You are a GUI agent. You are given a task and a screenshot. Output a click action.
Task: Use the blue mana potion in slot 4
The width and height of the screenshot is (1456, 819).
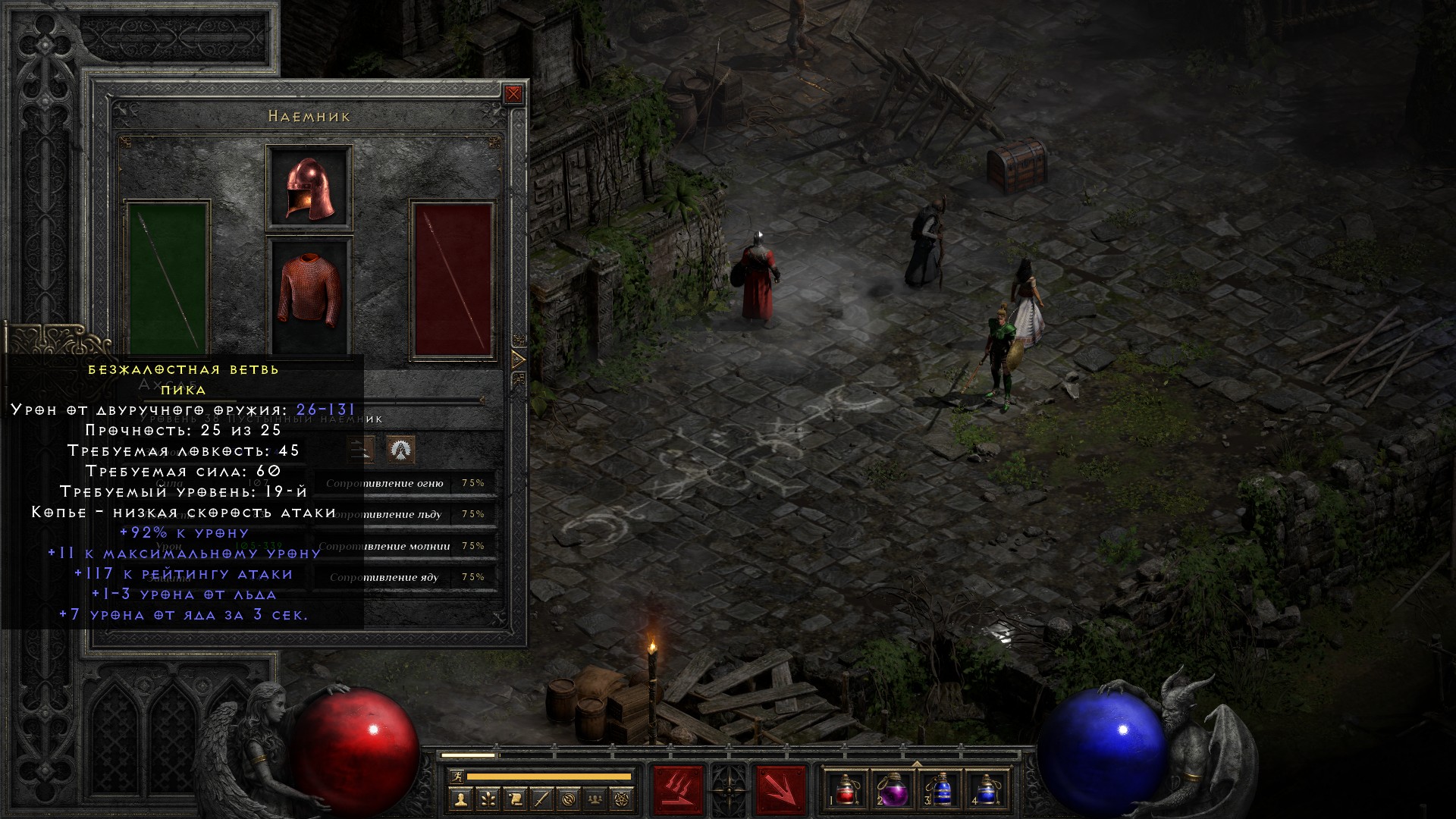tap(985, 789)
